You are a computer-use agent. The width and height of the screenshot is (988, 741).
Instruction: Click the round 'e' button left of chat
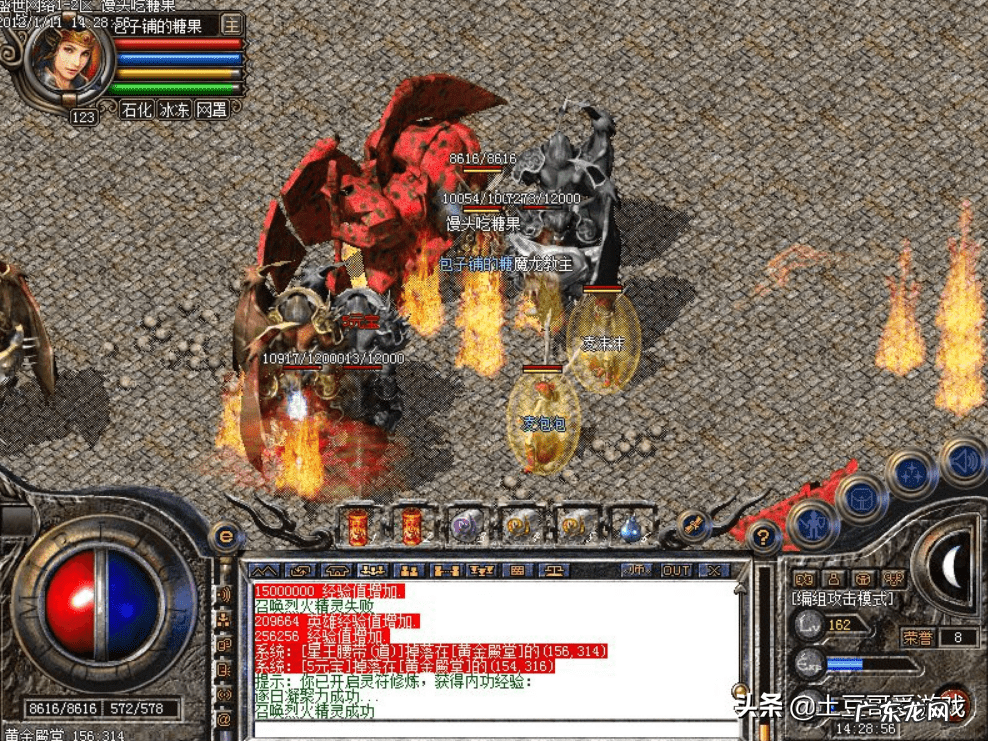click(226, 538)
